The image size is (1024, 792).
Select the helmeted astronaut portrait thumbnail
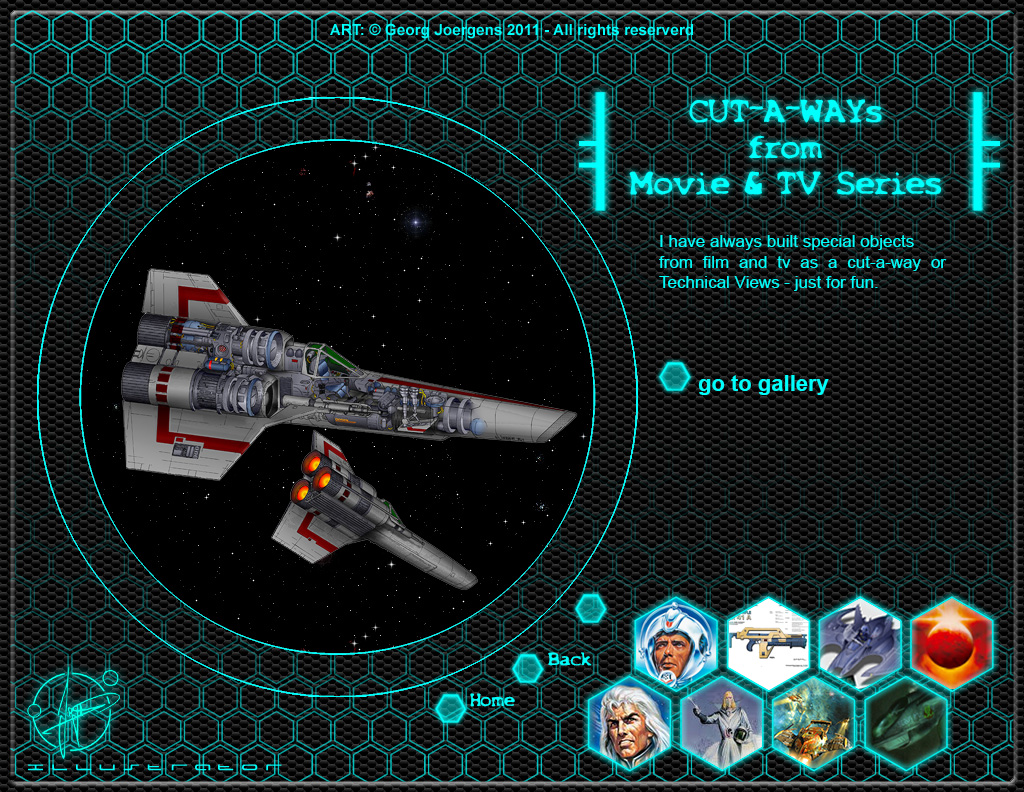tap(674, 643)
